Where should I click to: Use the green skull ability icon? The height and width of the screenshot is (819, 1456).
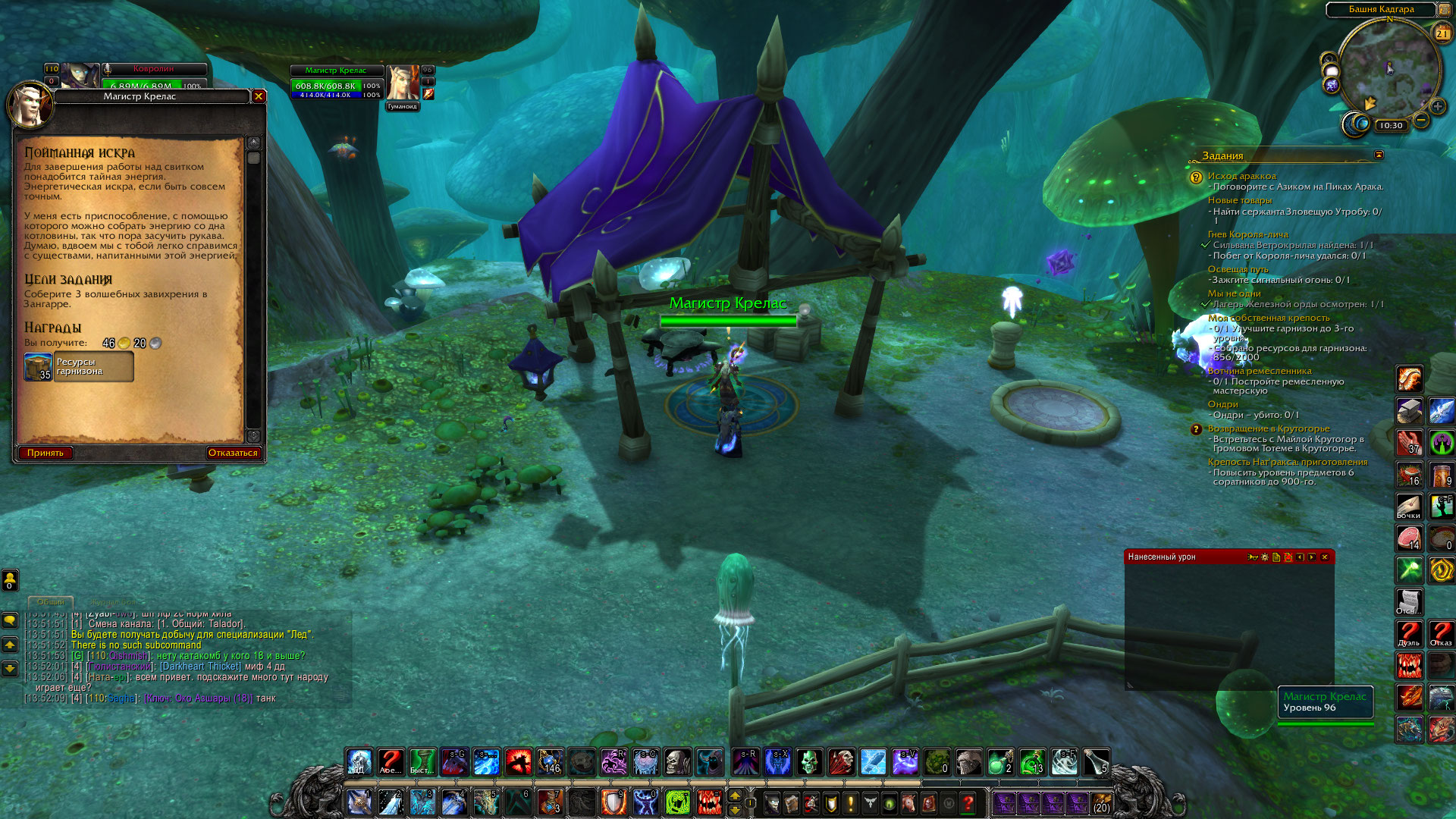click(808, 761)
